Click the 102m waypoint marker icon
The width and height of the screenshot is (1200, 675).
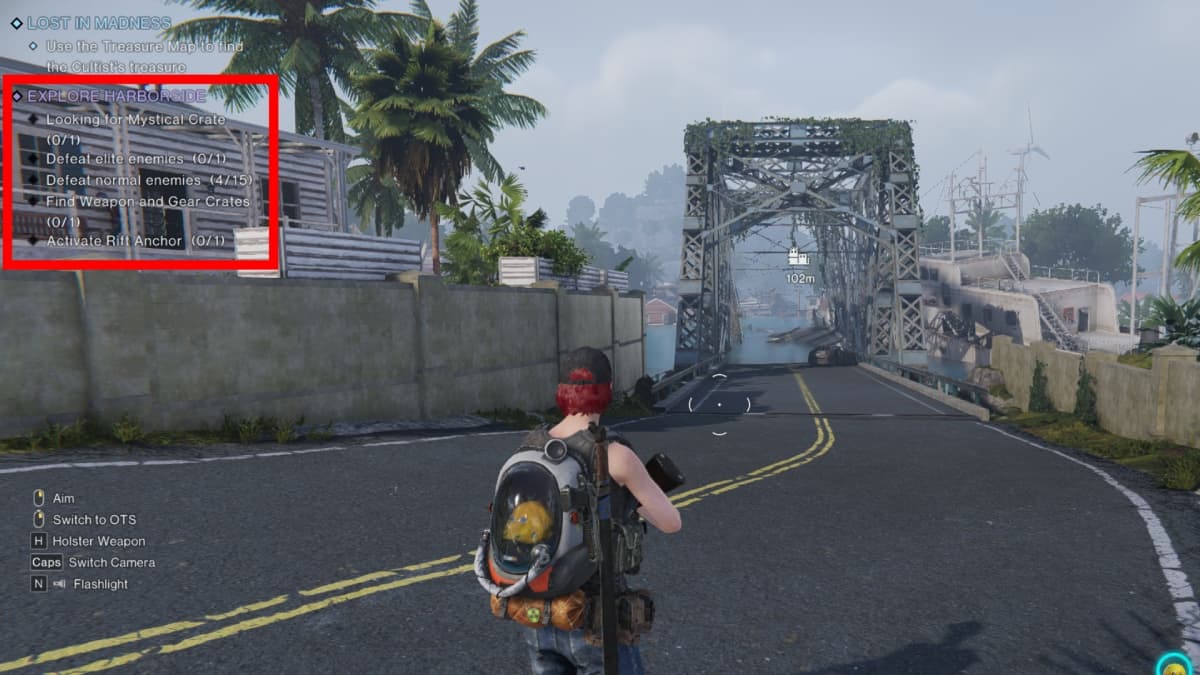point(799,257)
